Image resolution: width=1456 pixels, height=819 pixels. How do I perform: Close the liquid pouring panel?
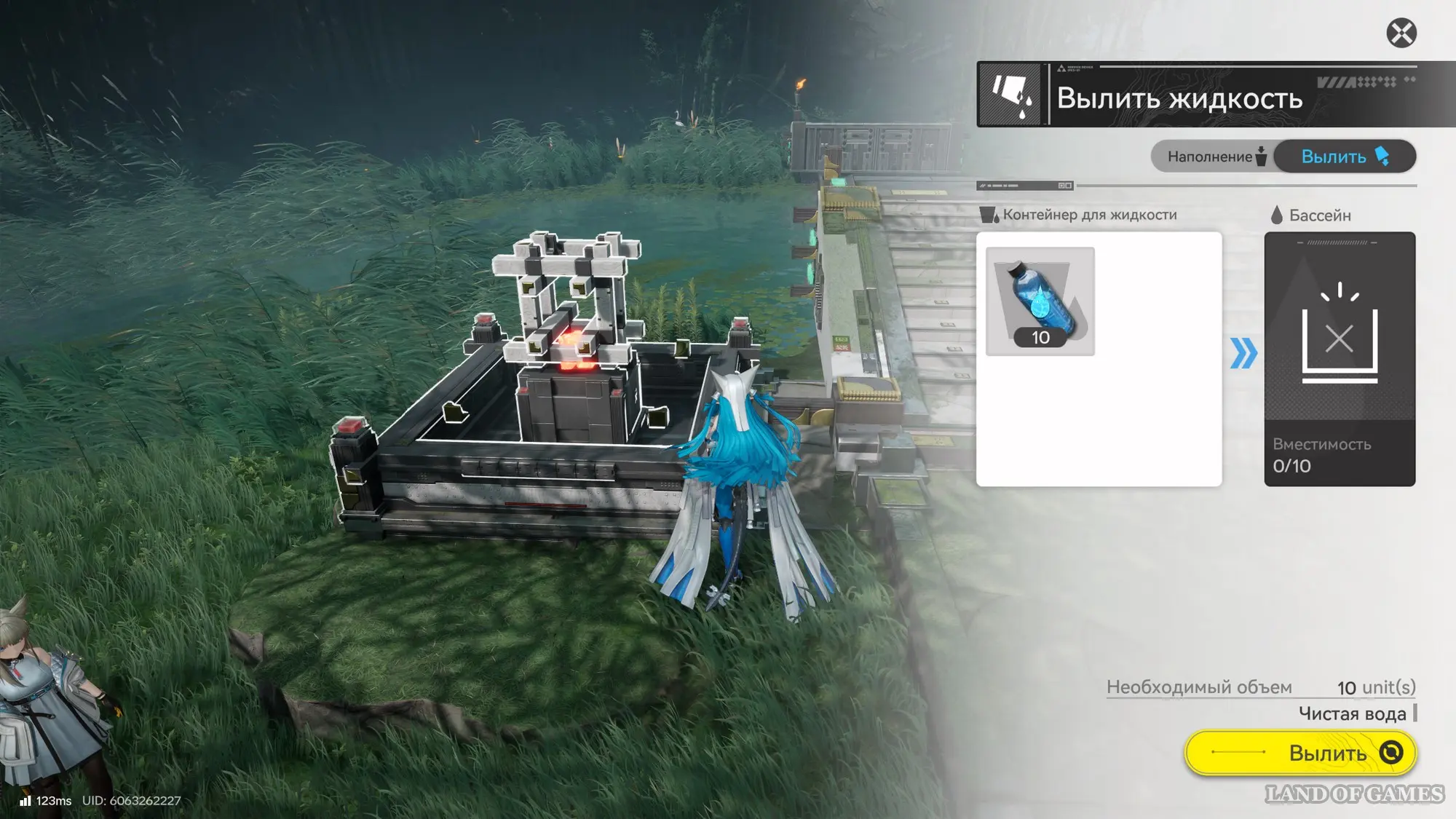pyautogui.click(x=1401, y=33)
